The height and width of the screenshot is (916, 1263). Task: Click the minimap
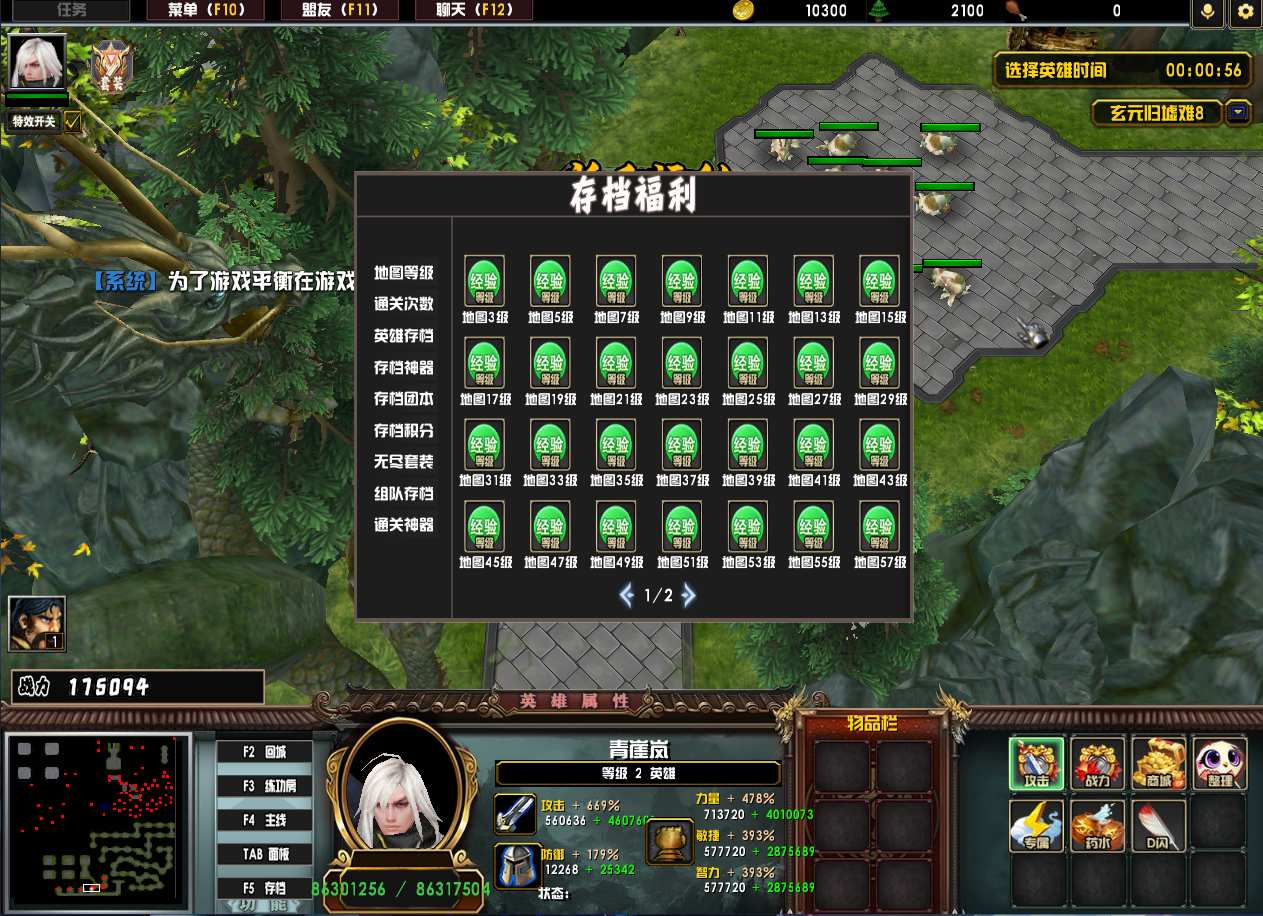tap(97, 815)
